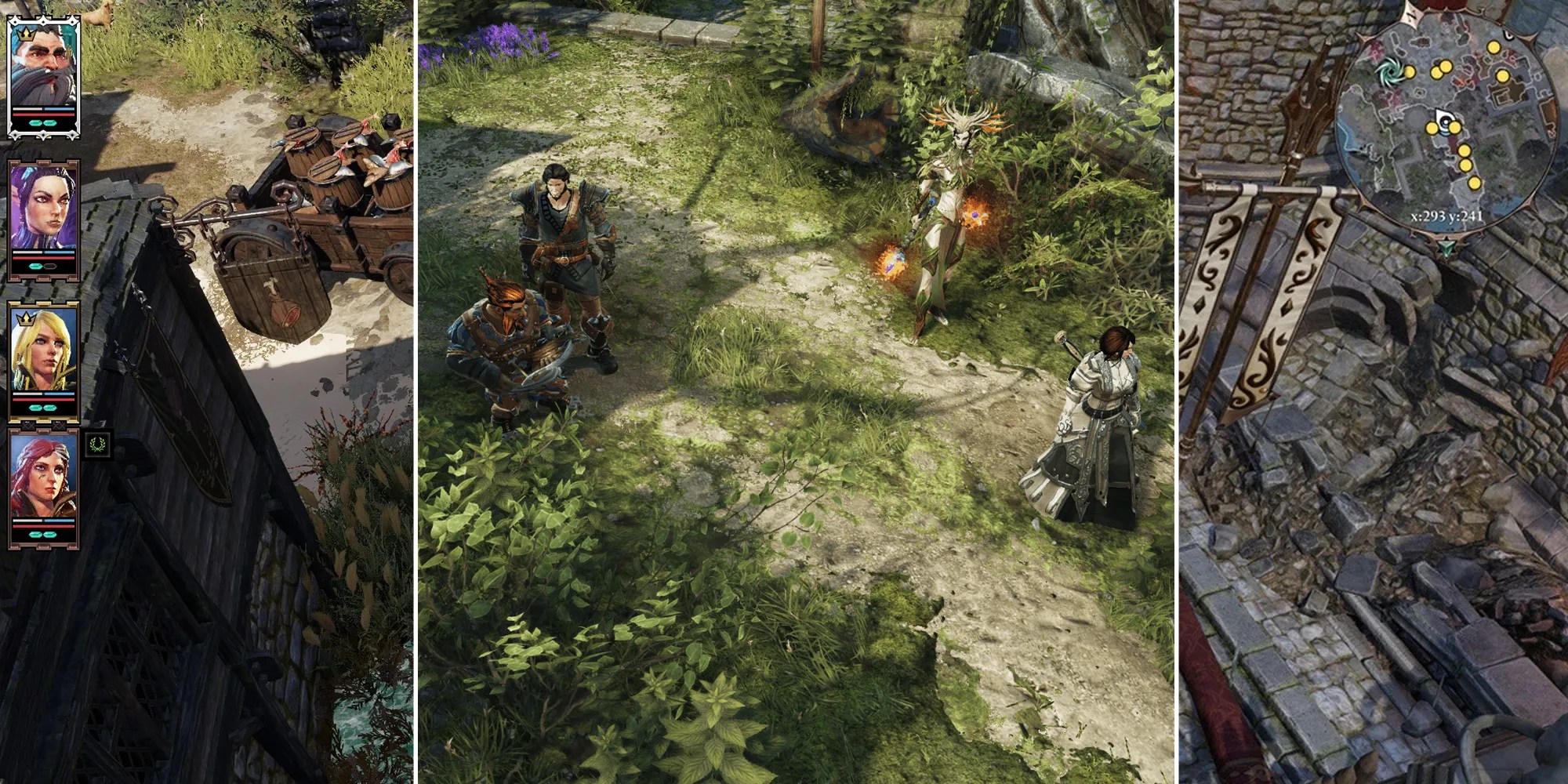Click the teal marker at the minimap's bottom edge

[1447, 246]
